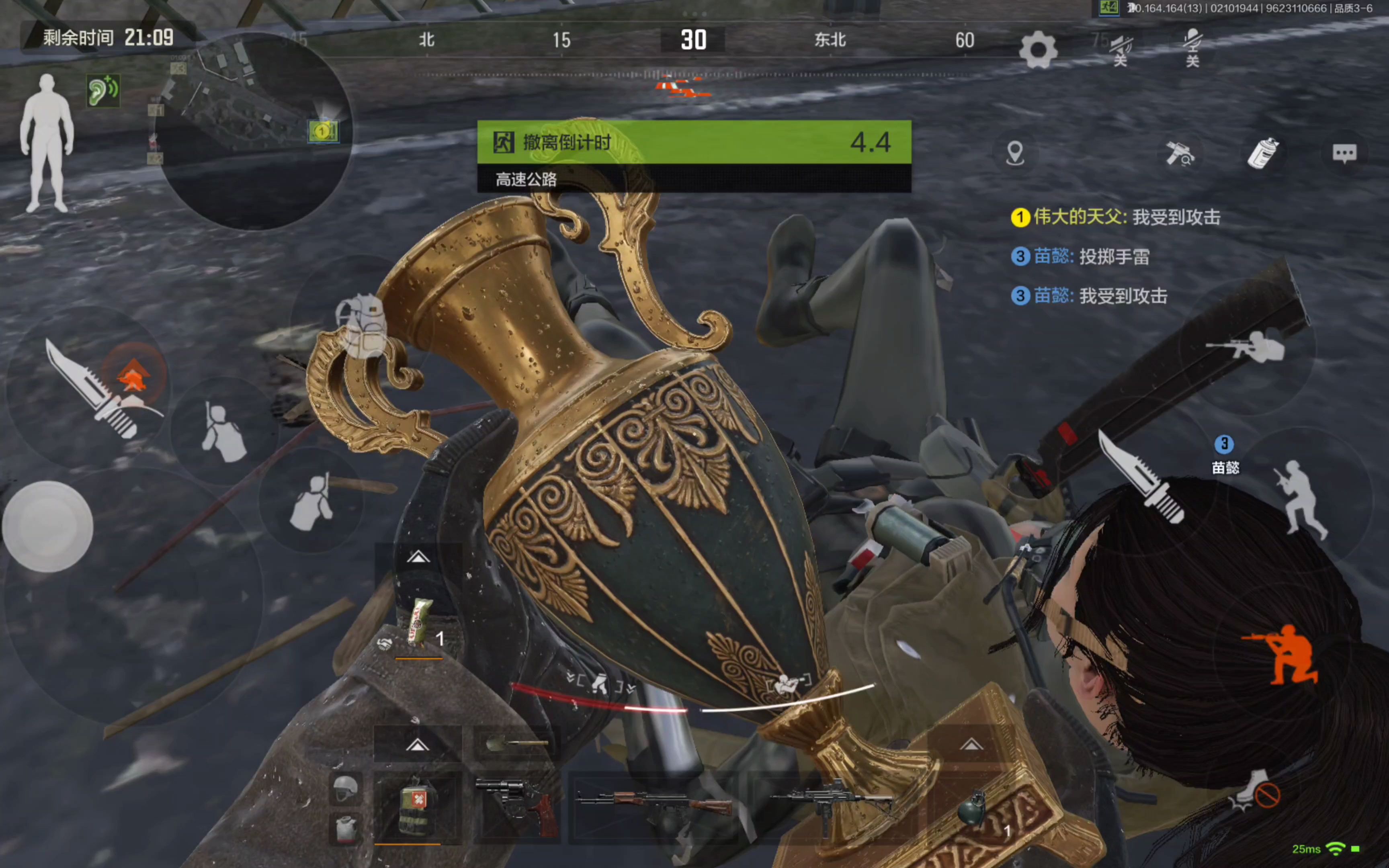The height and width of the screenshot is (868, 1389).
Task: Toggle the hearing ear status icon
Action: 103,90
